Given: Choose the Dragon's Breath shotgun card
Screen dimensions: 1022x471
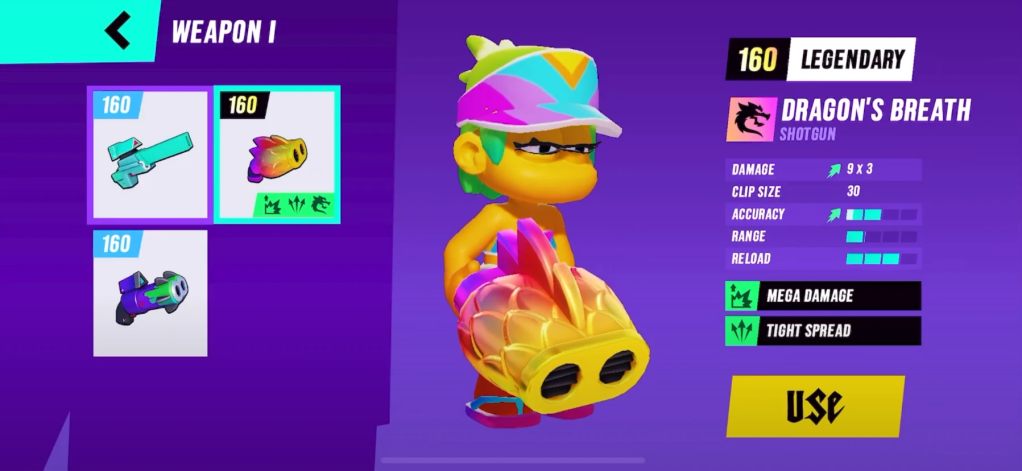Looking at the screenshot, I should click(277, 155).
